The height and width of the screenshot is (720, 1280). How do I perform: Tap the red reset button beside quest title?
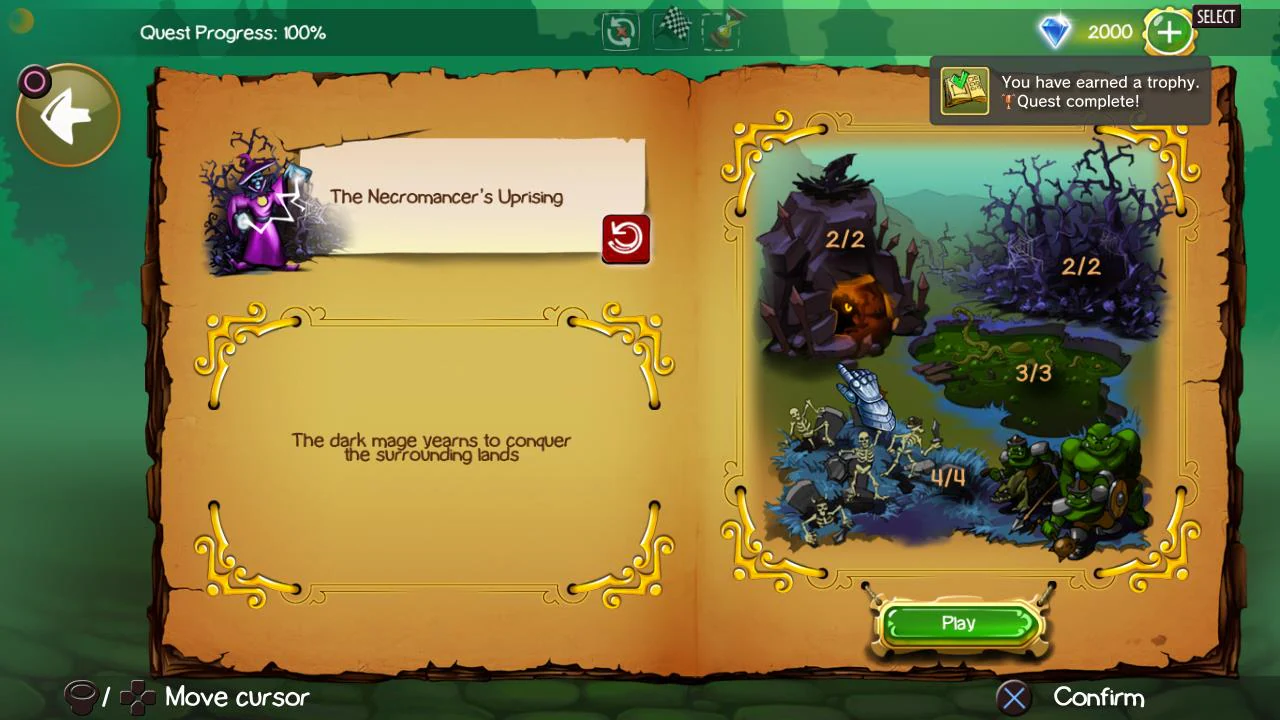pos(626,239)
